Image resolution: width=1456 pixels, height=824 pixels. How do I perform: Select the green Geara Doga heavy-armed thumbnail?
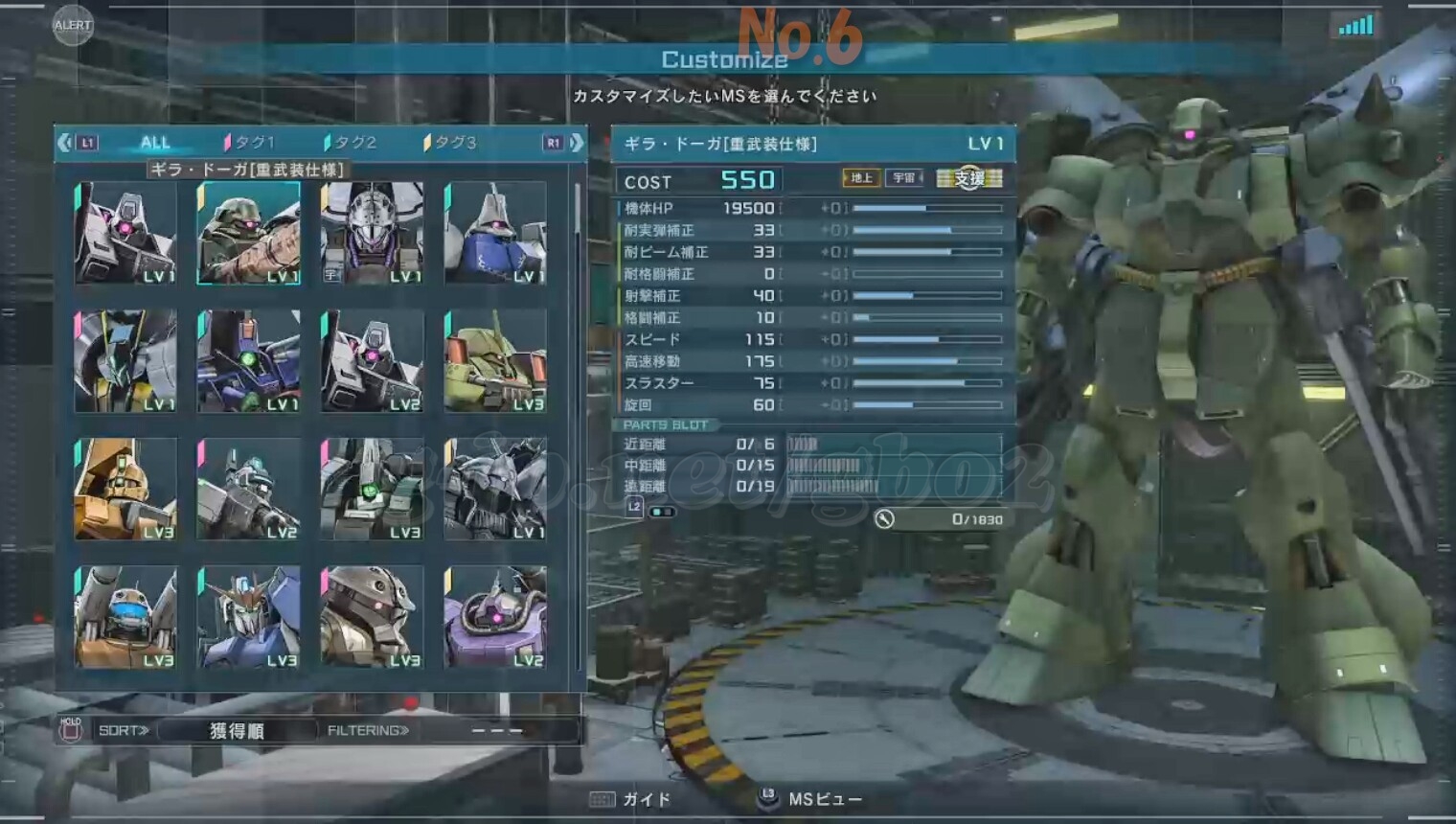[248, 233]
